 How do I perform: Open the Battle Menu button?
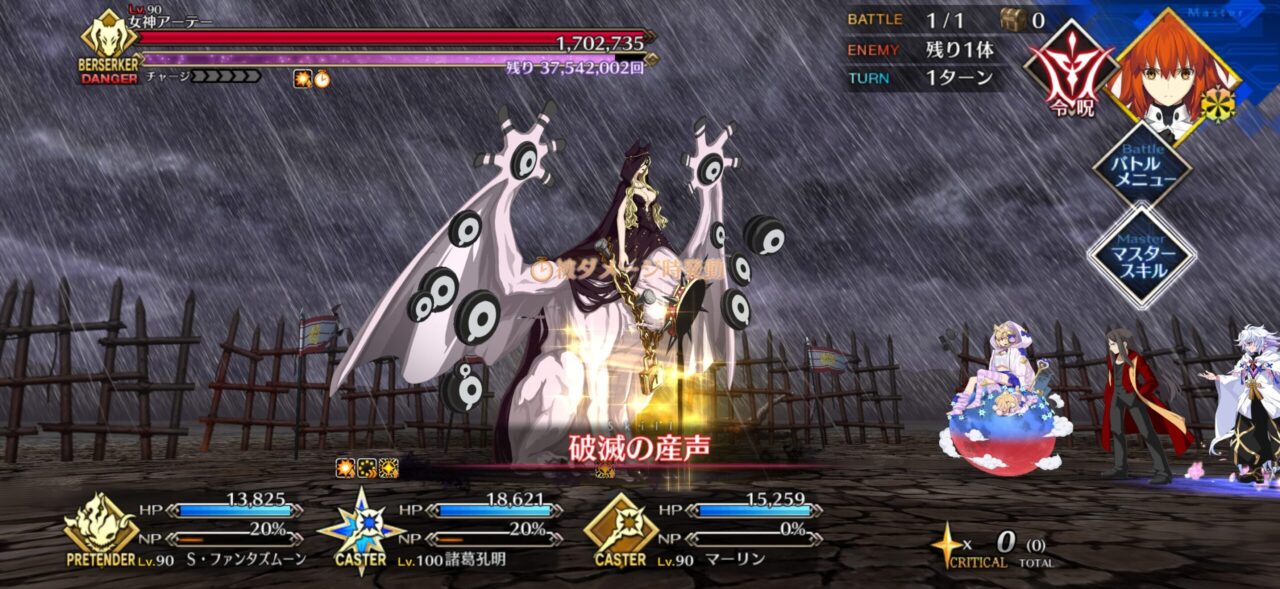(x=1141, y=166)
